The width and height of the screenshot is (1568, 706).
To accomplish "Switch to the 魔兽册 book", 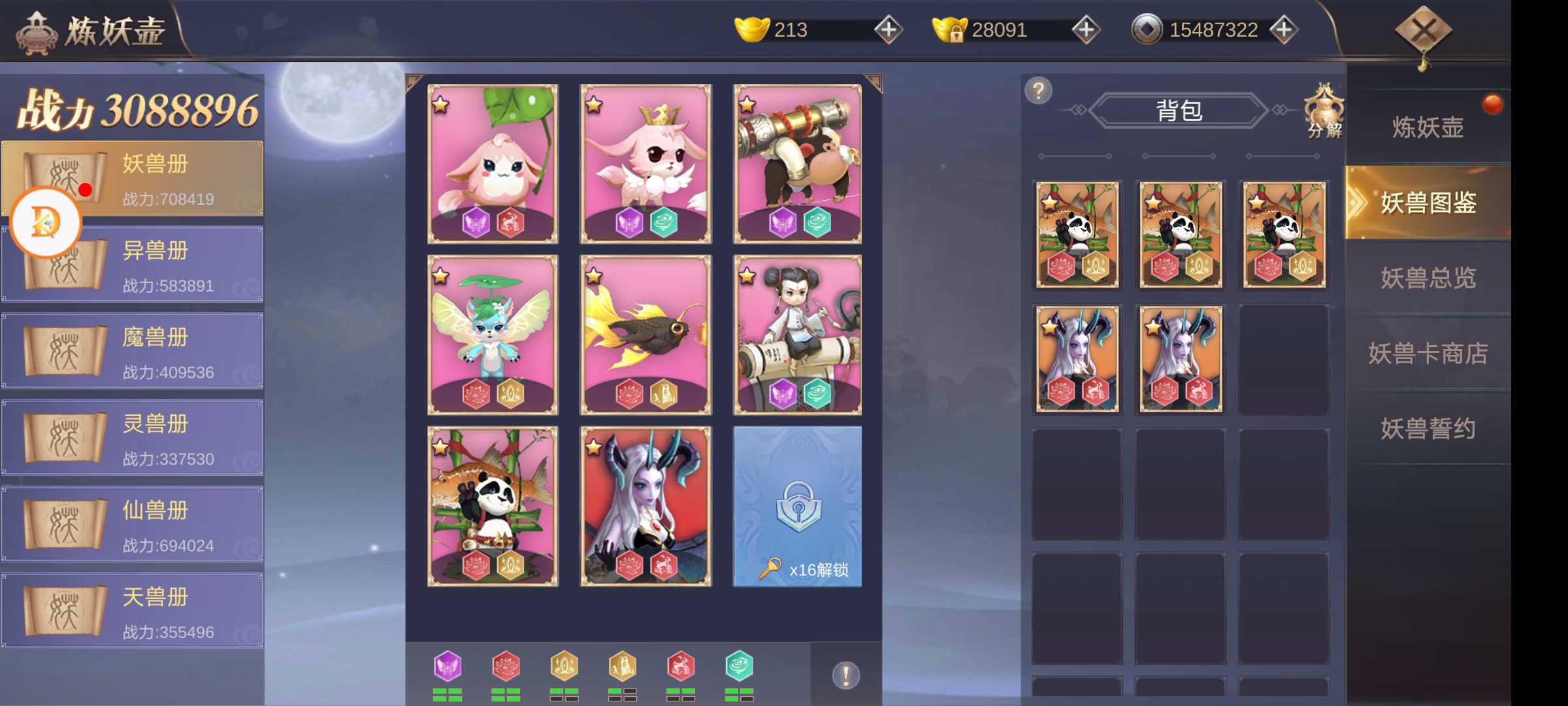I will 132,352.
